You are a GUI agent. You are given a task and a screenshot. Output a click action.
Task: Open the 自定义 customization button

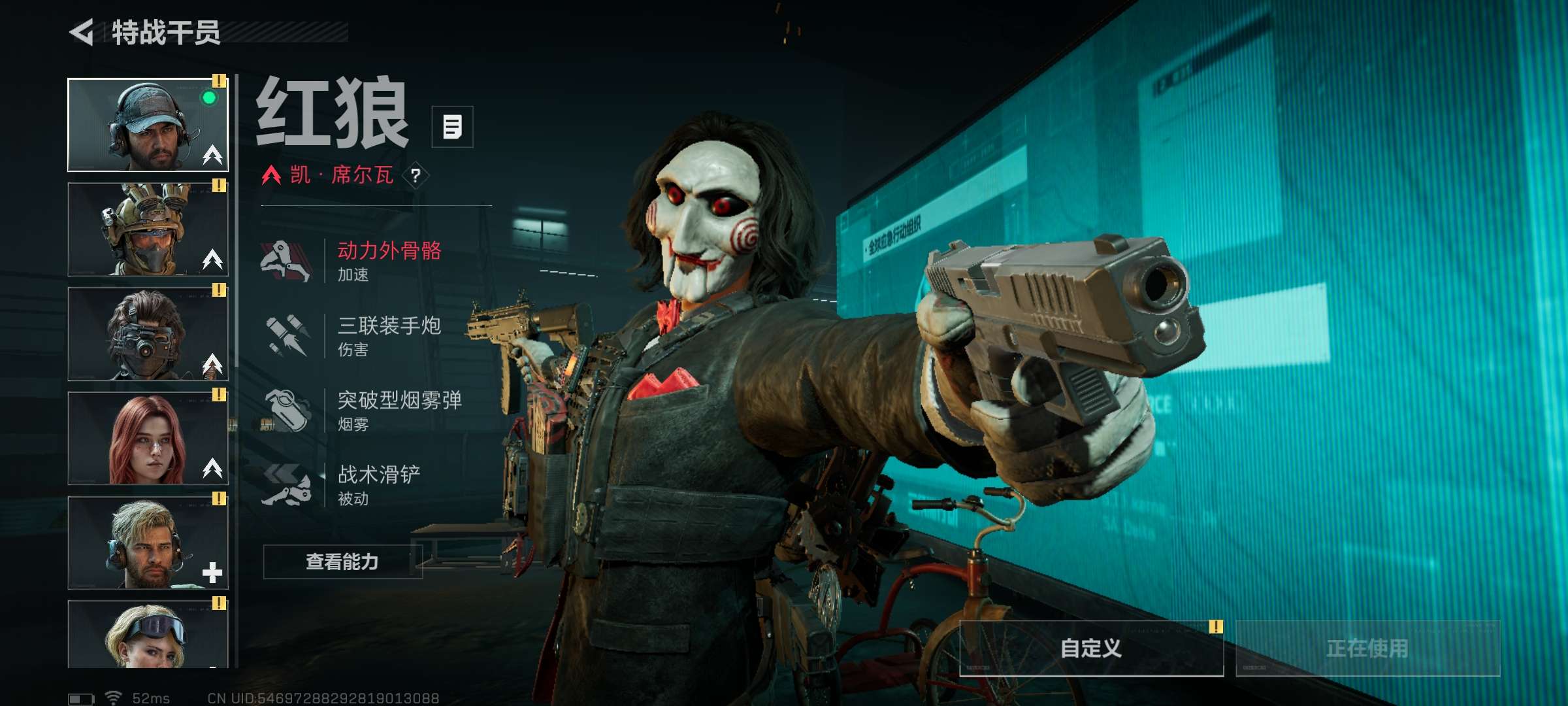(x=1090, y=648)
